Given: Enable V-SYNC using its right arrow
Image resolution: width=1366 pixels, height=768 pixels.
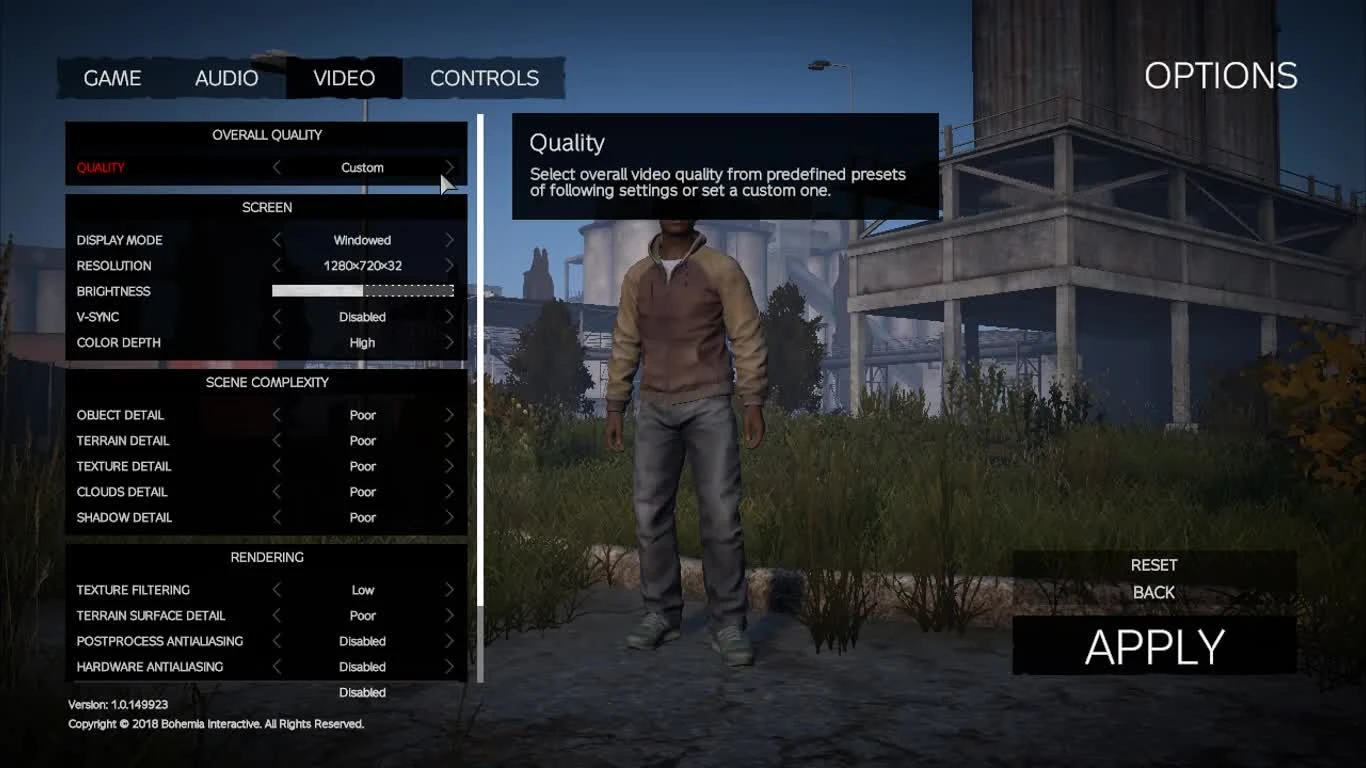Looking at the screenshot, I should pos(449,316).
